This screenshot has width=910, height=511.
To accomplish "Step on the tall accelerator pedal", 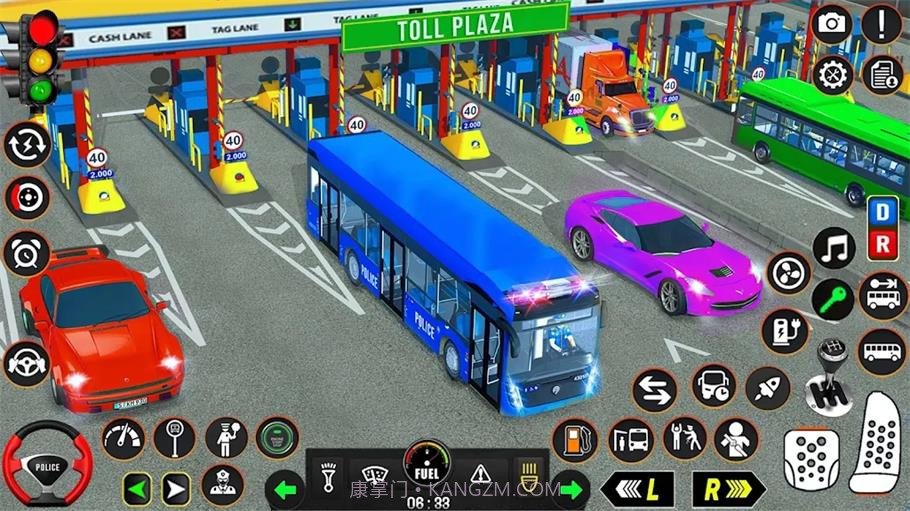I will pos(878,442).
